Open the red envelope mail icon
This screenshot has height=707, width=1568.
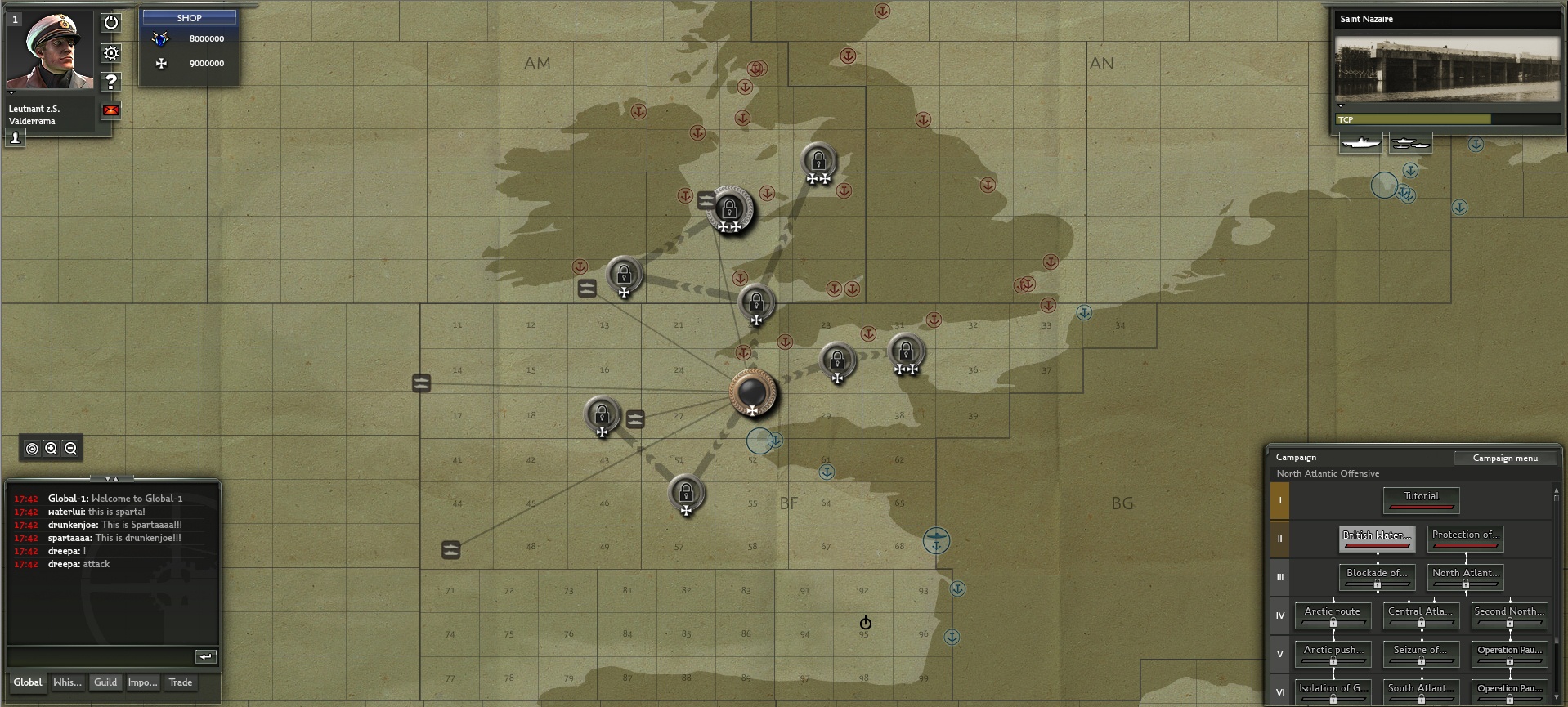tap(111, 110)
